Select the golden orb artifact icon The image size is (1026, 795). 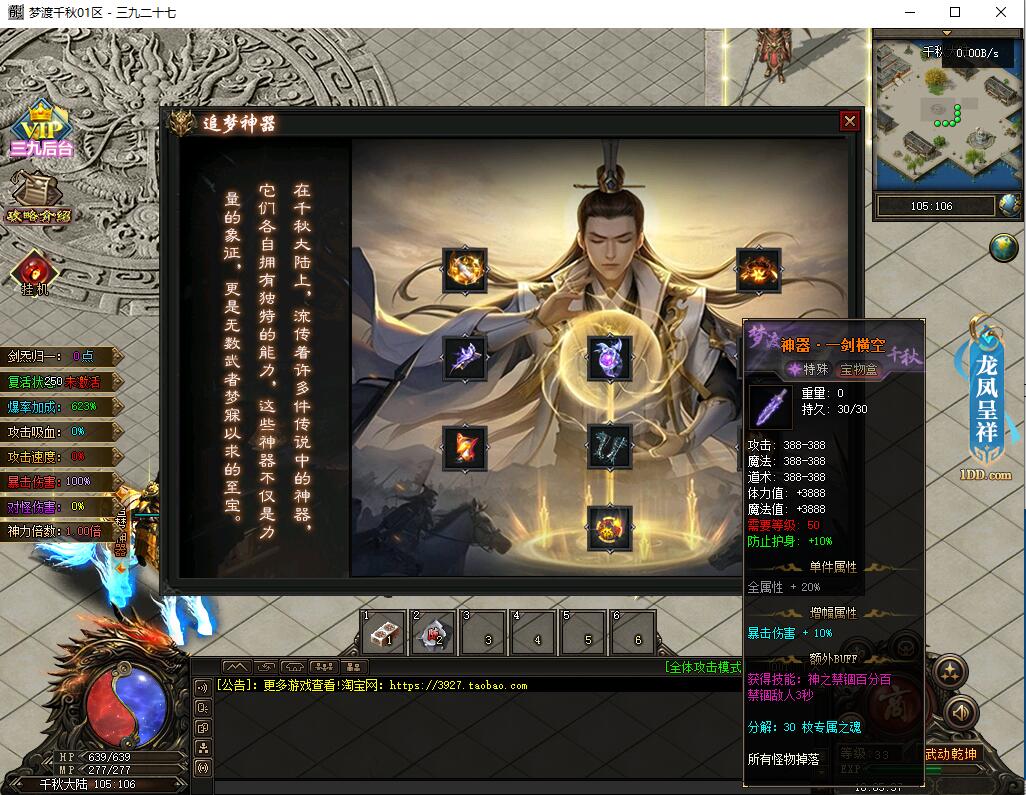coord(465,269)
